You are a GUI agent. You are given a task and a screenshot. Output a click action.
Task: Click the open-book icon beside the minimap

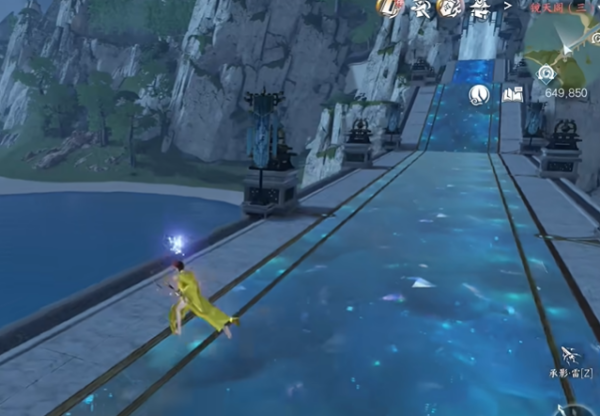(x=513, y=94)
